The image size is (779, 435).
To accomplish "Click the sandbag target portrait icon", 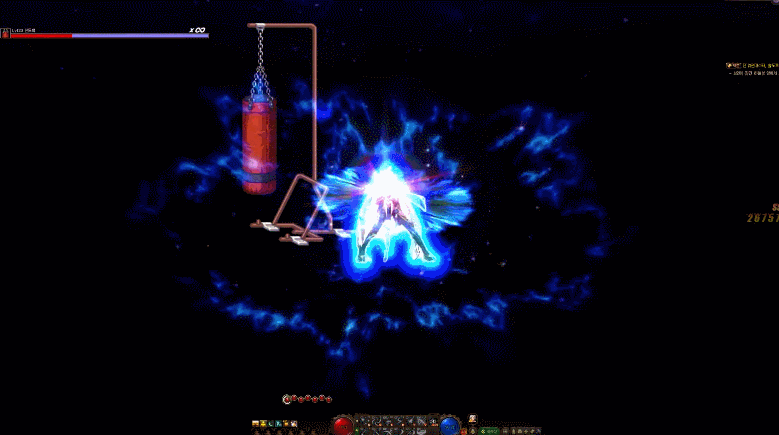I will (5, 33).
